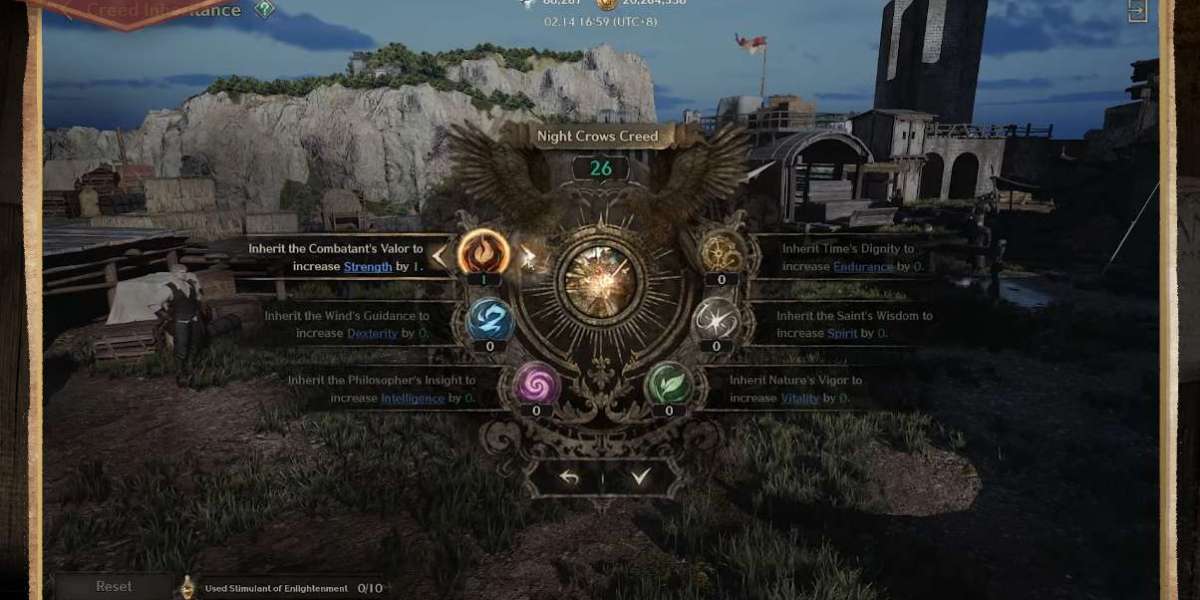Screen dimensions: 1200x600
Task: Select the green Vitality leaf icon
Action: [667, 383]
